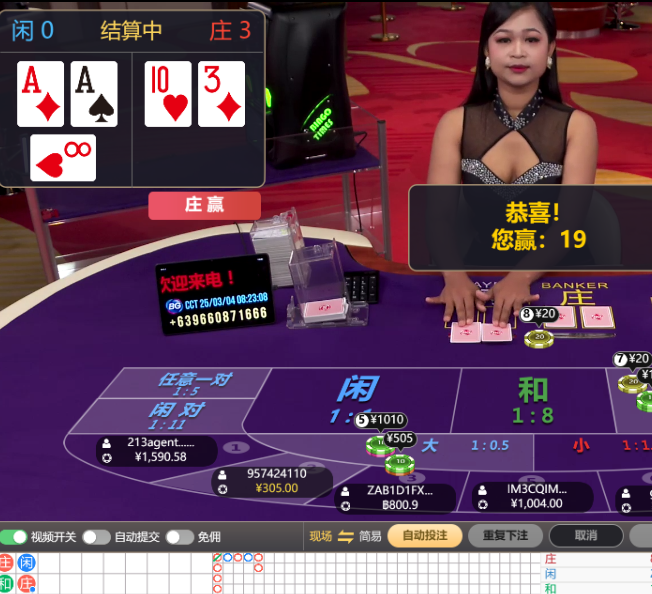Viewport: 652px width, 594px height.
Task: Place a bet on 闲 (Player) area
Action: [x=356, y=395]
